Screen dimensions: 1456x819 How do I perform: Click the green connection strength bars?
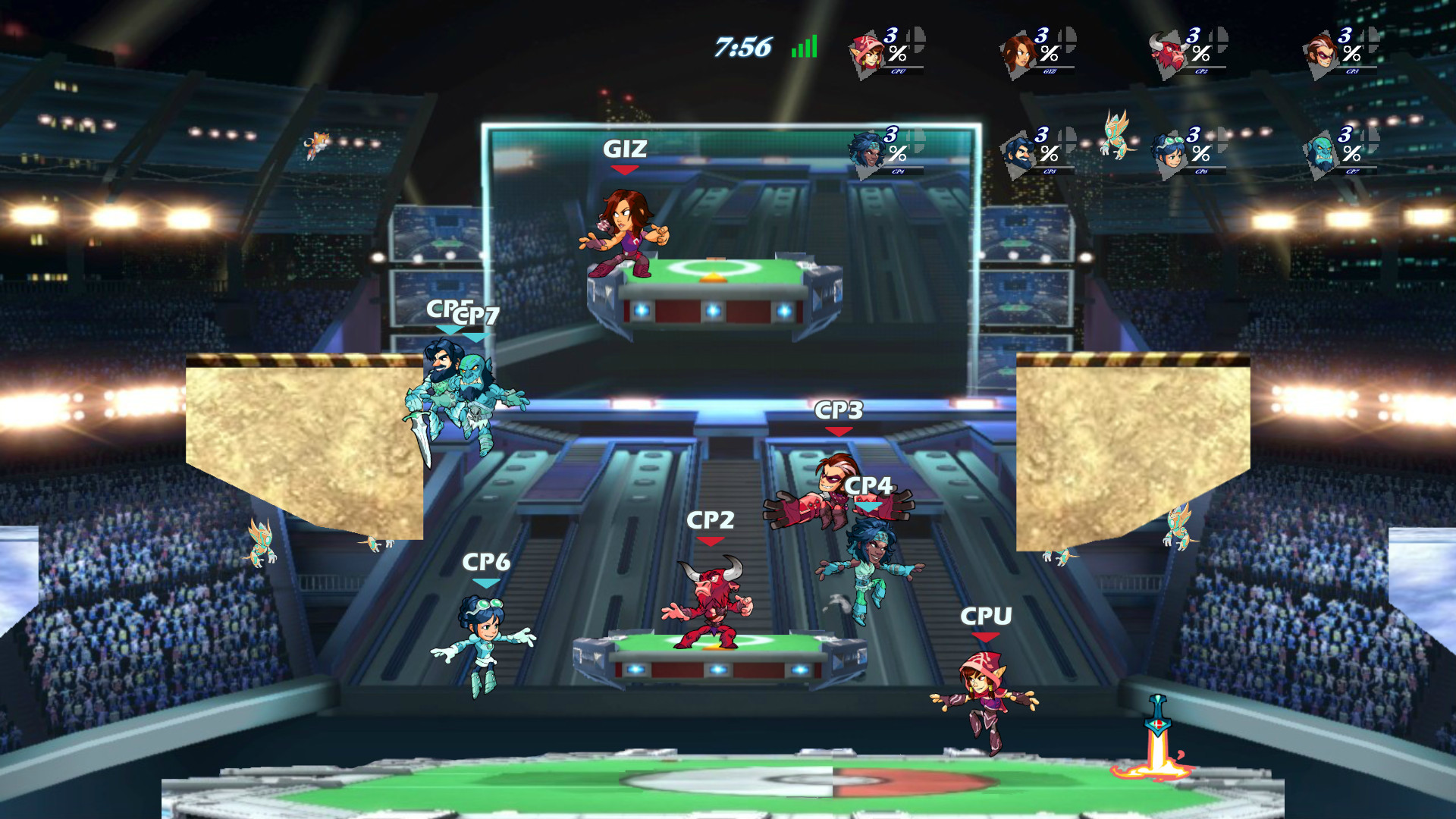click(x=802, y=45)
